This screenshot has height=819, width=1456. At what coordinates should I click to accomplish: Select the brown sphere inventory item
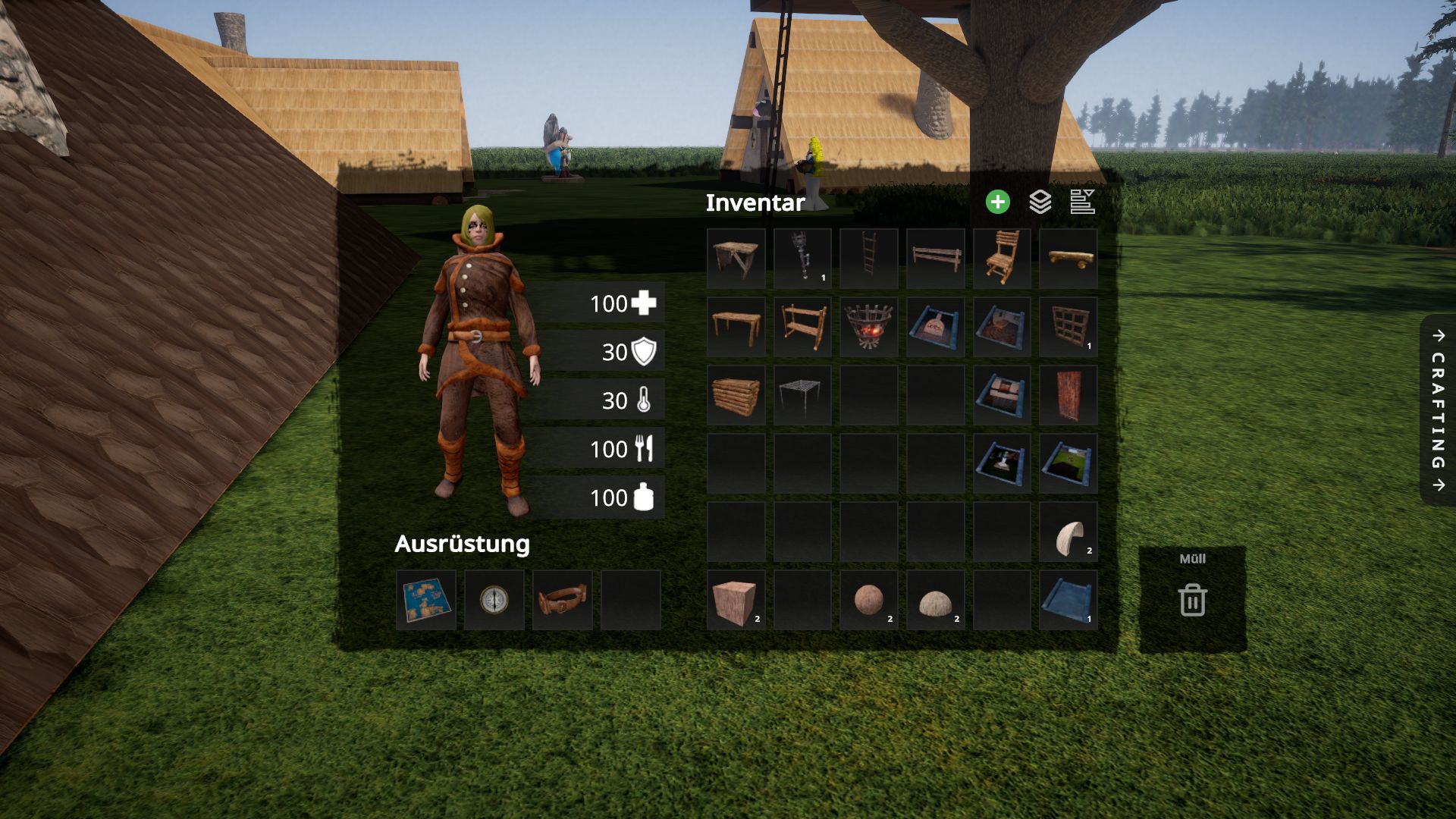point(869,600)
